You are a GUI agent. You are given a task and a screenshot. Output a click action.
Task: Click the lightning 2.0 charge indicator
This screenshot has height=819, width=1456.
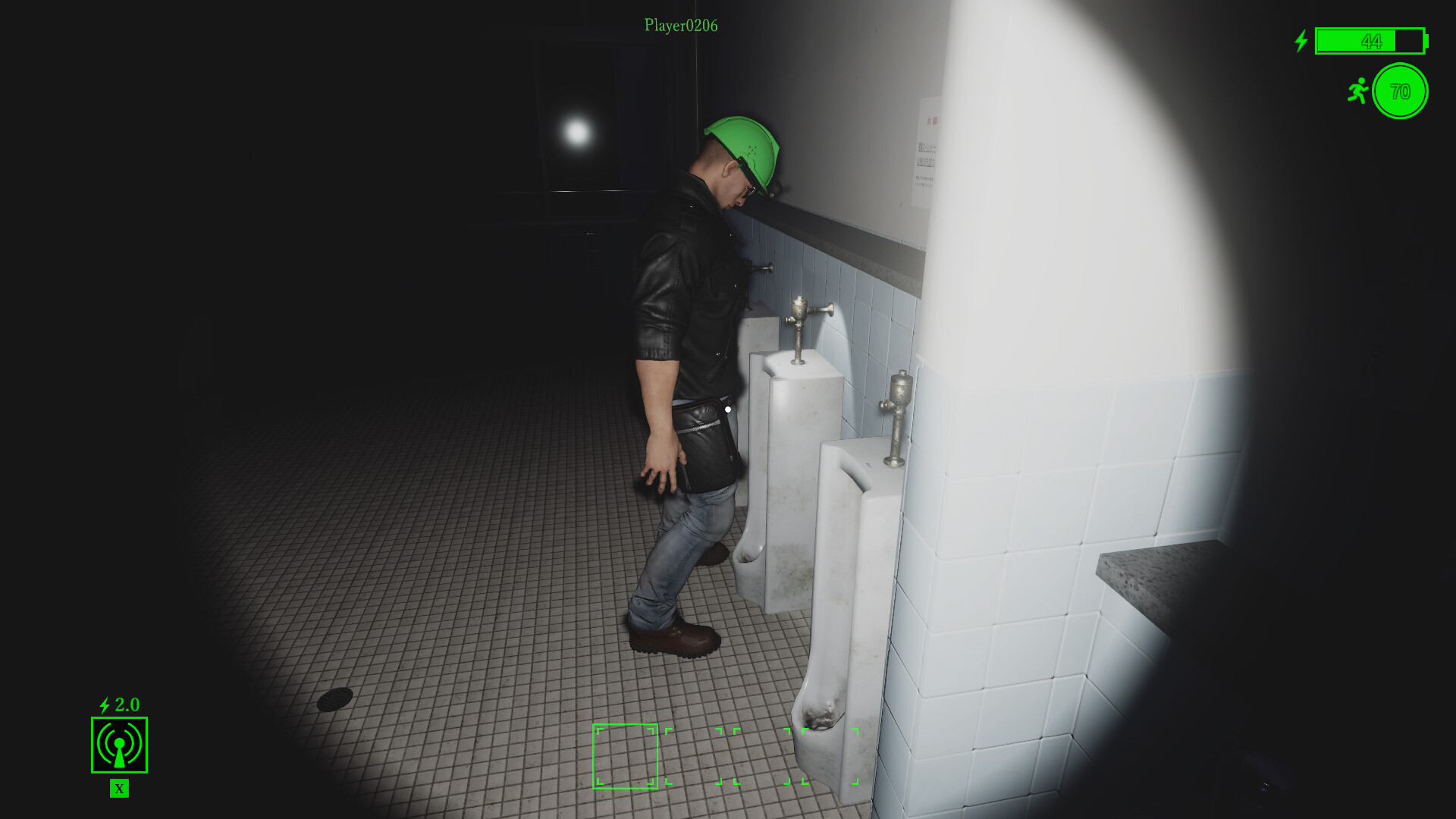click(x=118, y=704)
